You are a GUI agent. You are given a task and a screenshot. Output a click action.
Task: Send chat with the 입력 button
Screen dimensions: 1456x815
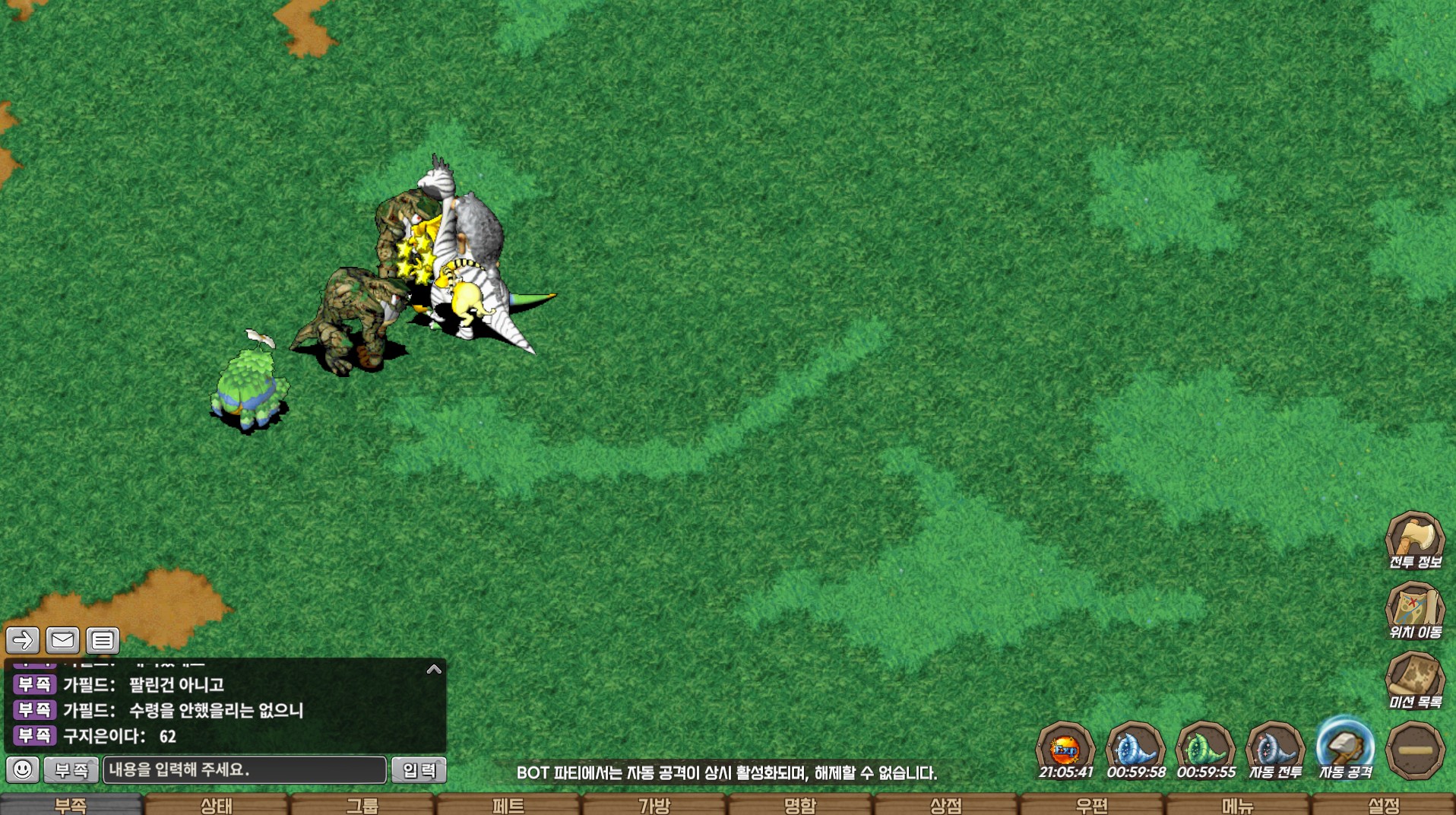419,770
